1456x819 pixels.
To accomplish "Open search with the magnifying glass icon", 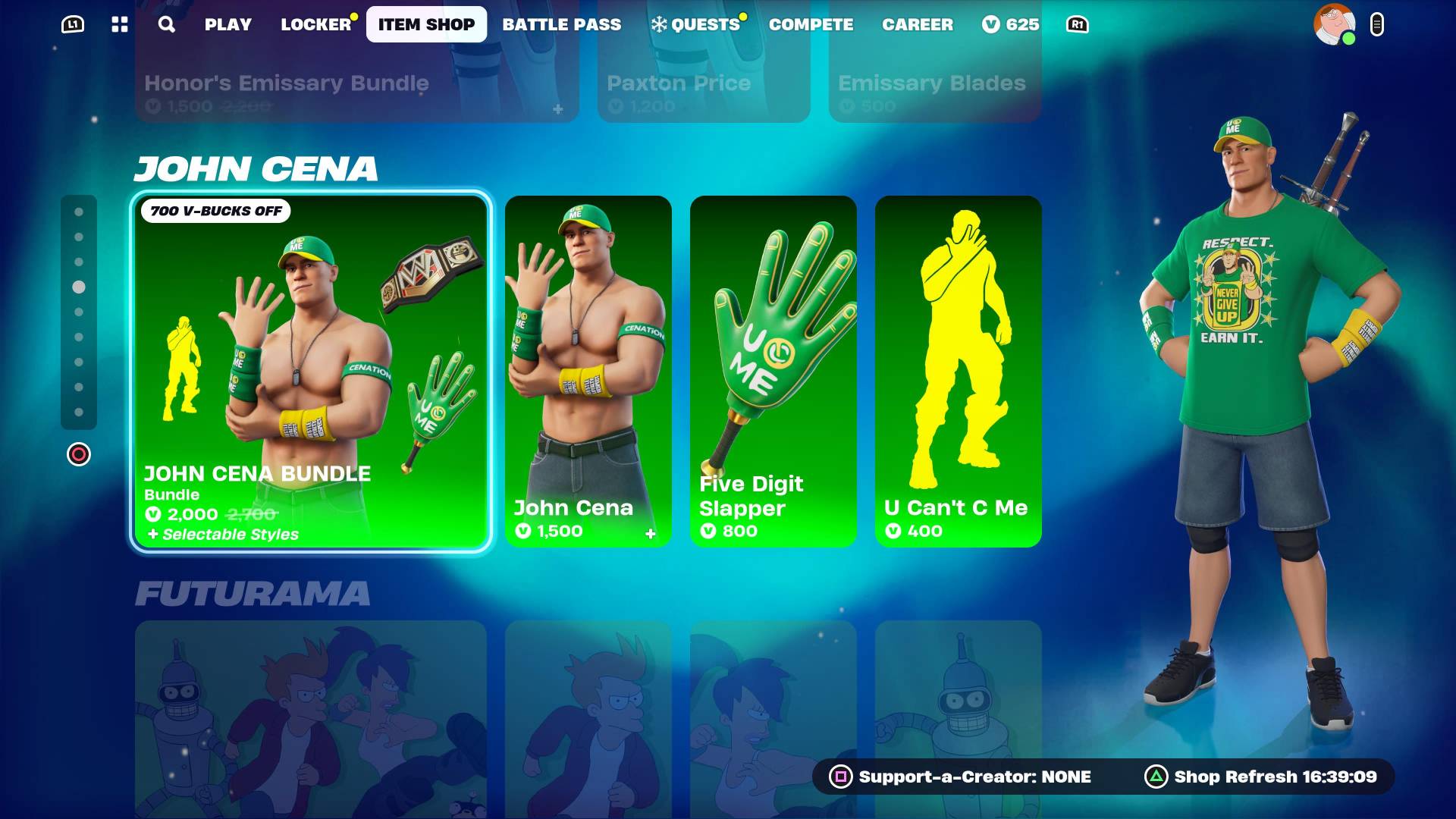I will 165,24.
